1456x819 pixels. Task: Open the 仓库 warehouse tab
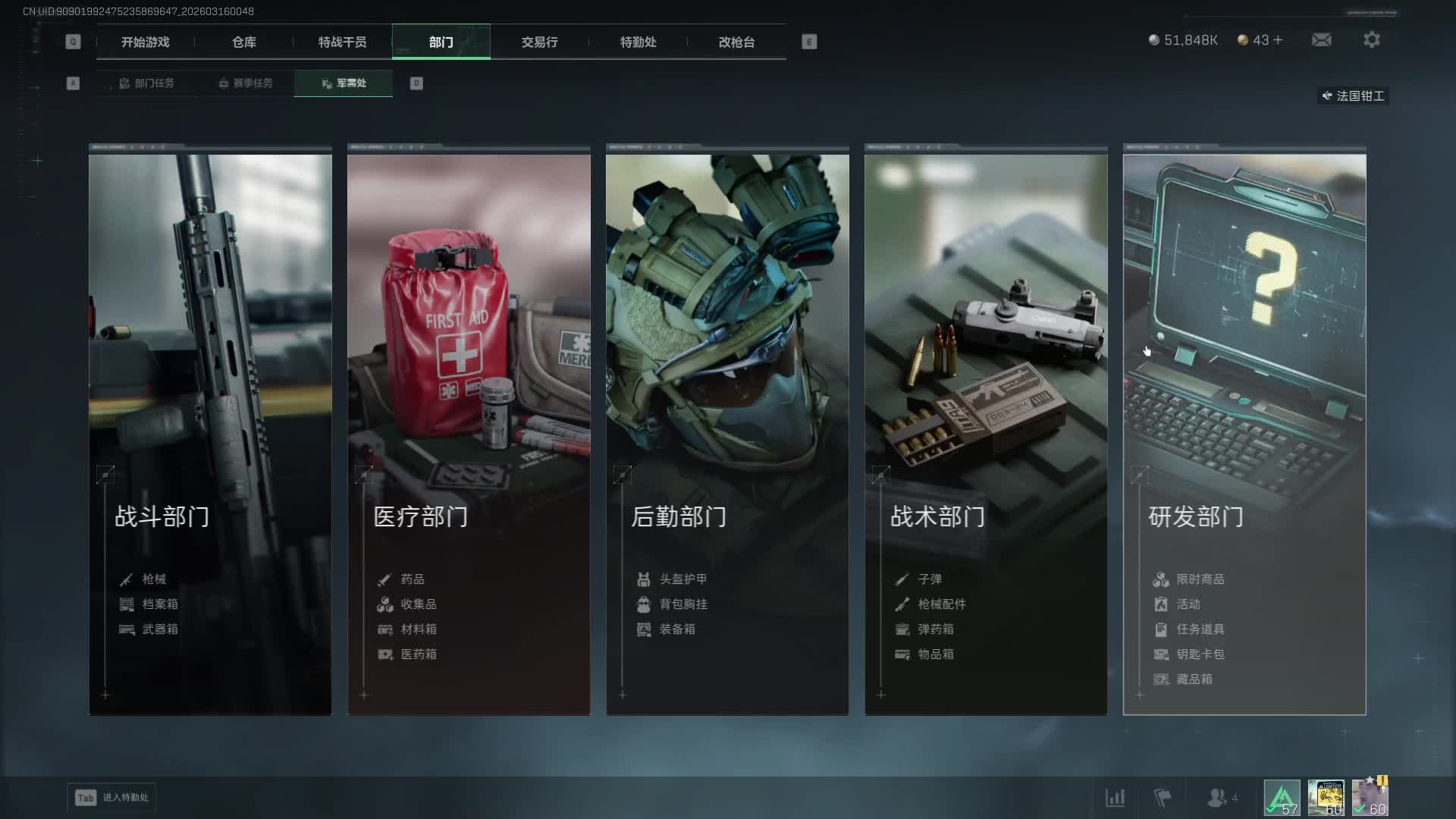243,42
